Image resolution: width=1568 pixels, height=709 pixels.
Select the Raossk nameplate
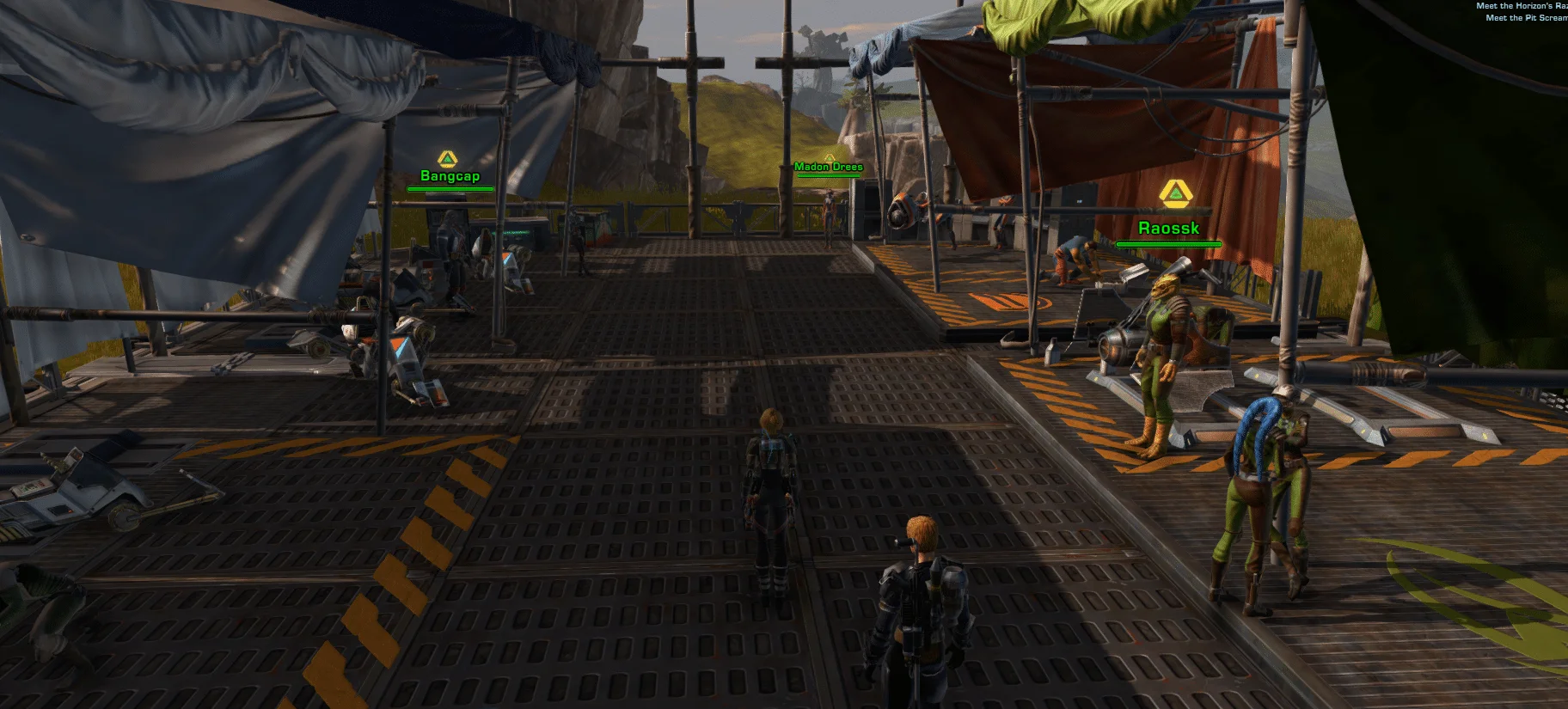pos(1168,229)
